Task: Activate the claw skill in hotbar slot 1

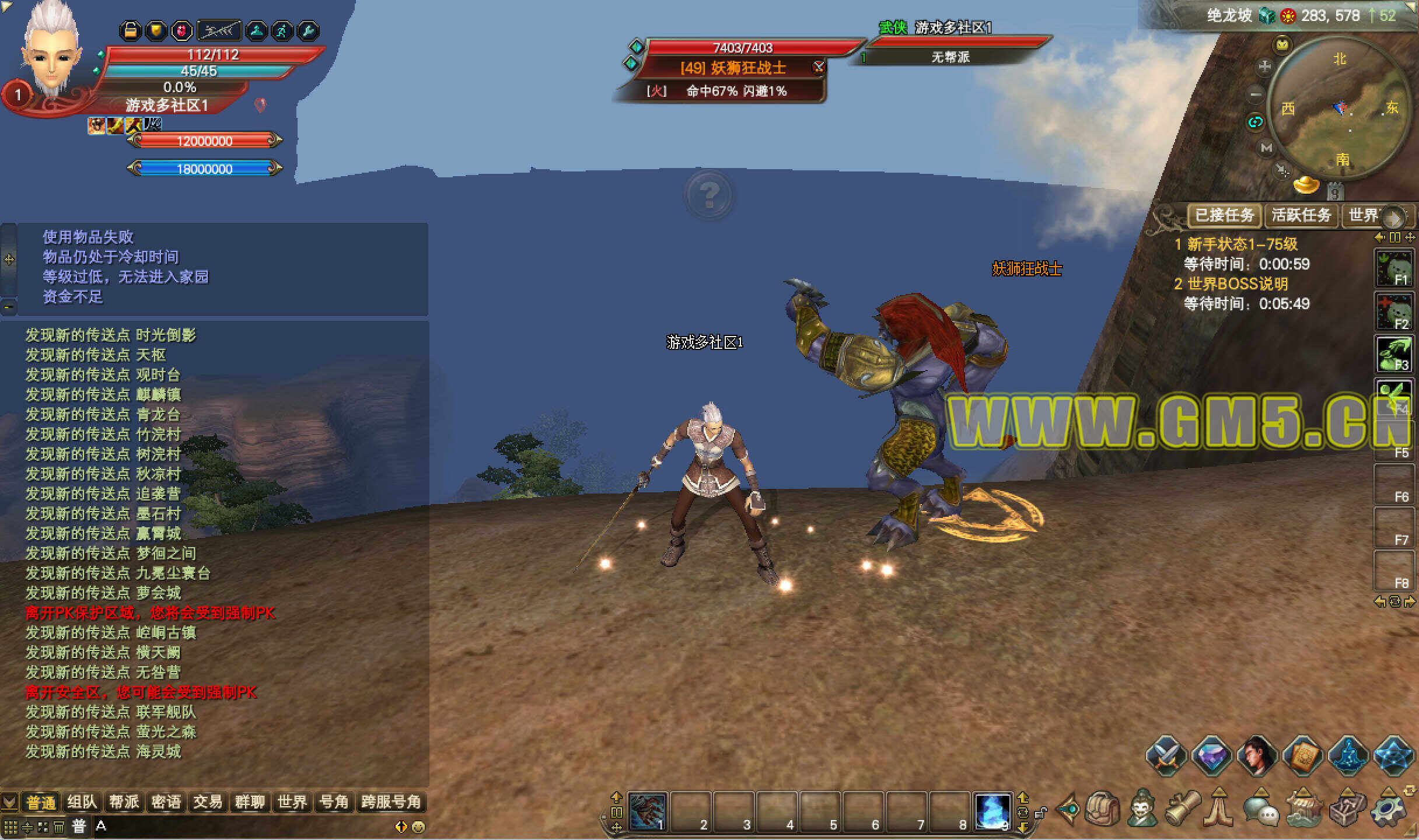Action: [648, 811]
